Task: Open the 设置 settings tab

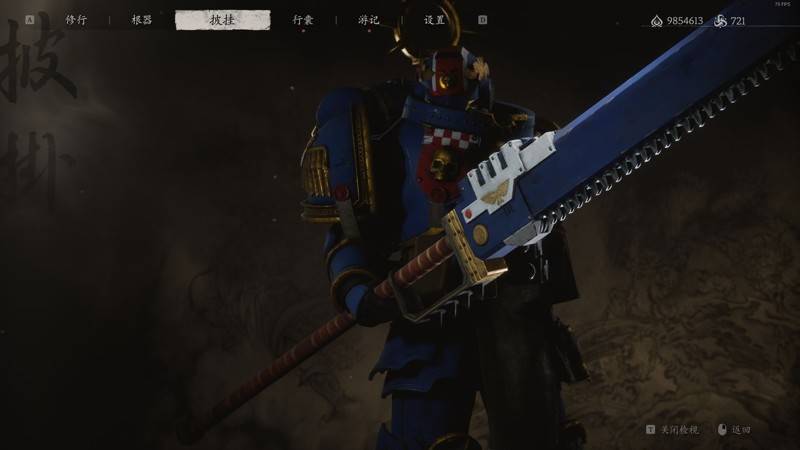Action: tap(434, 20)
